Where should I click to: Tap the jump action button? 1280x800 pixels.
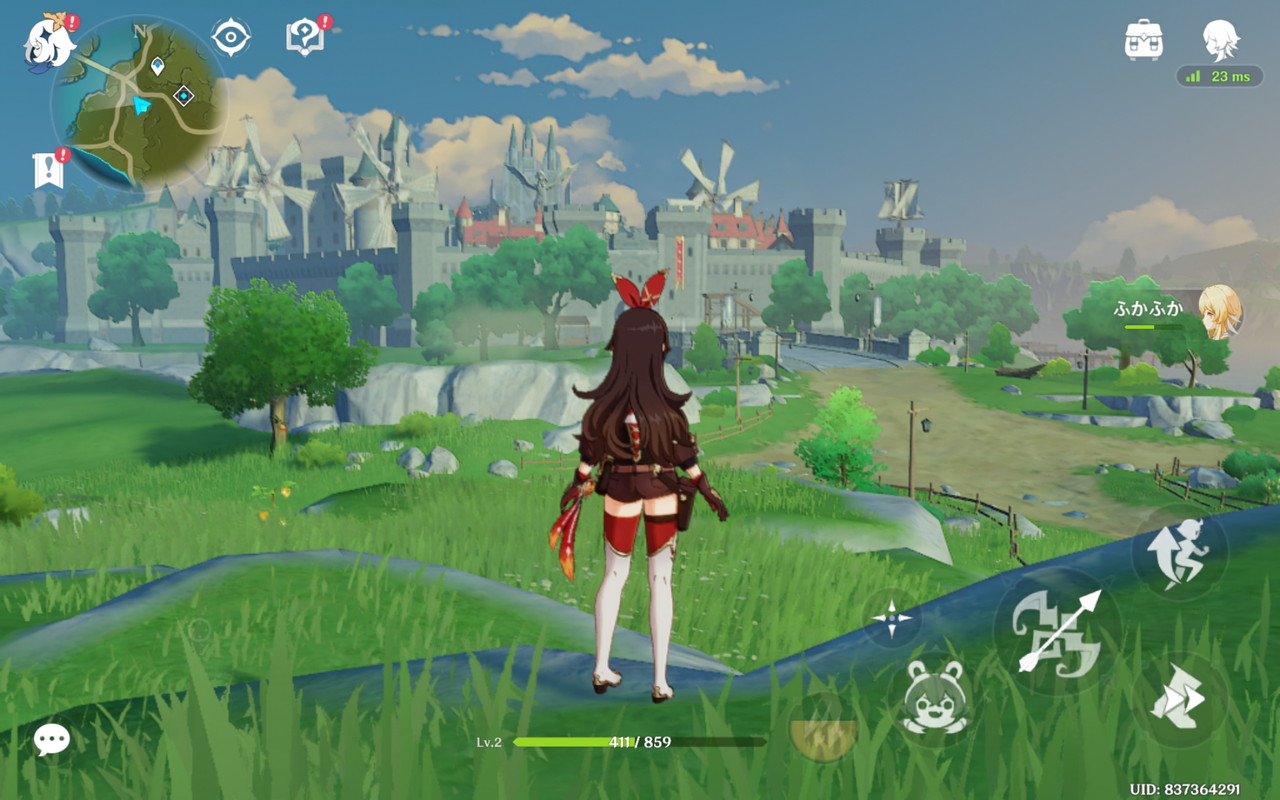(x=1180, y=552)
